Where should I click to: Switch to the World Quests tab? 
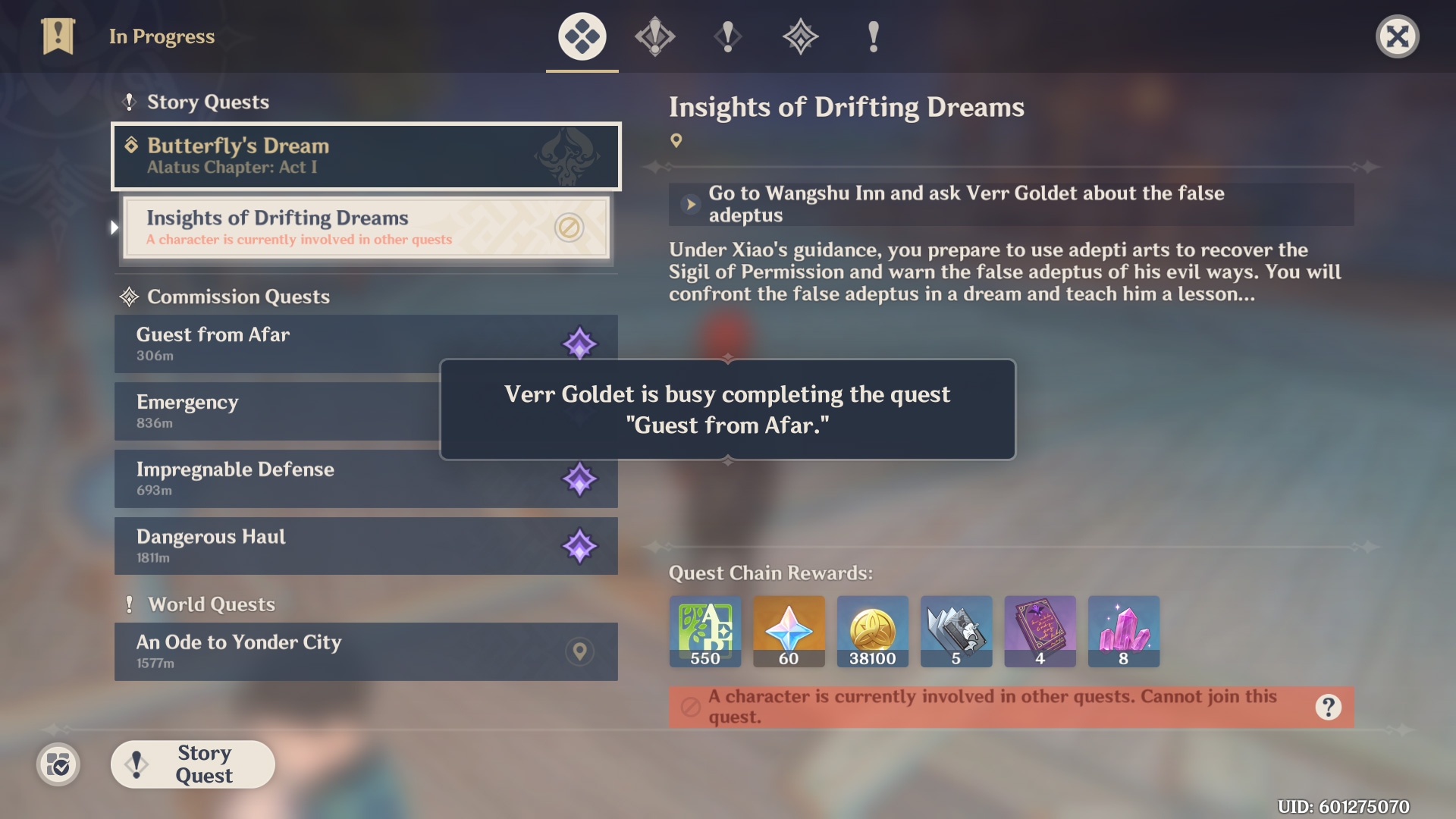coord(874,36)
